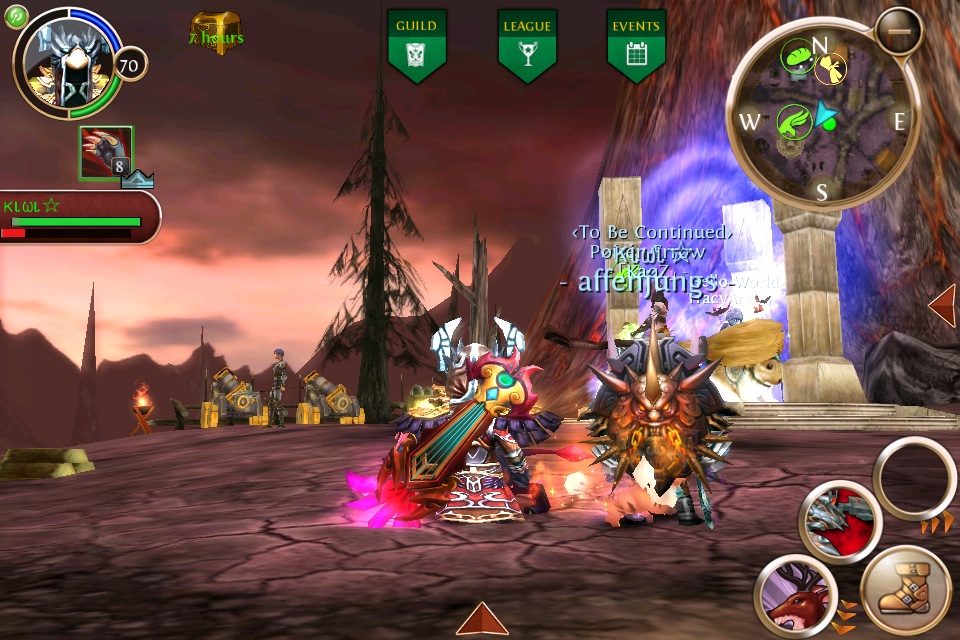The image size is (960, 640).
Task: Expand the bottom panel with the up arrow
Action: point(482,619)
